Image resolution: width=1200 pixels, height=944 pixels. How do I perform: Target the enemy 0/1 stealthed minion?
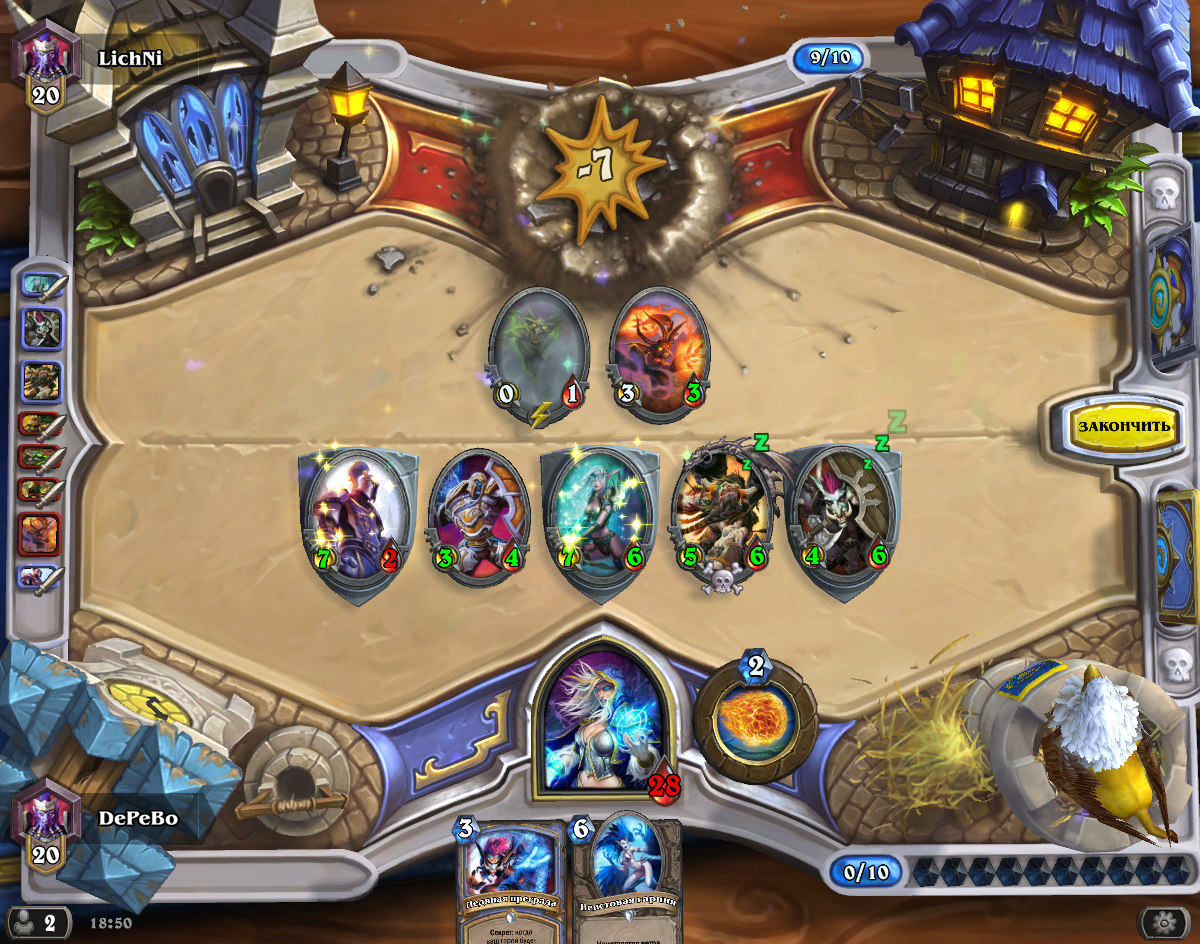pyautogui.click(x=538, y=350)
